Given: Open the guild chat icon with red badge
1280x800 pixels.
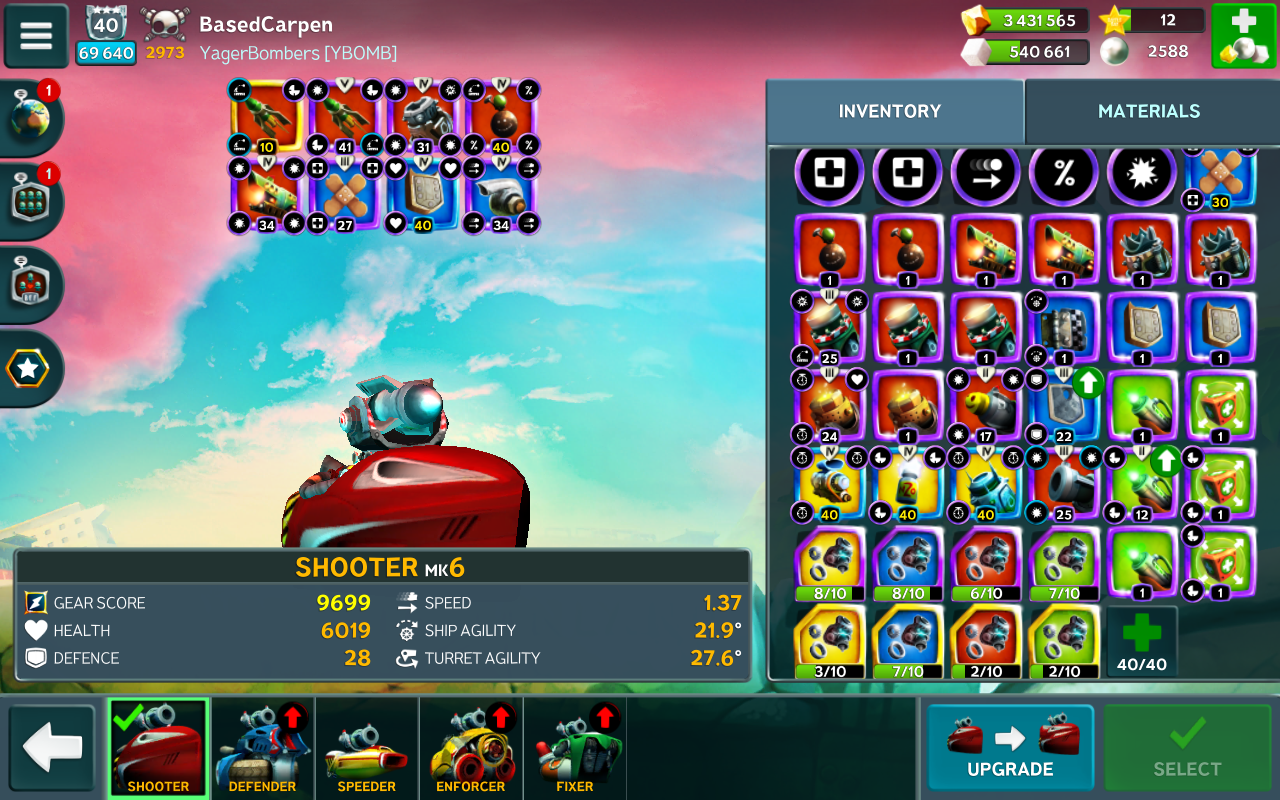Looking at the screenshot, I should (30, 200).
